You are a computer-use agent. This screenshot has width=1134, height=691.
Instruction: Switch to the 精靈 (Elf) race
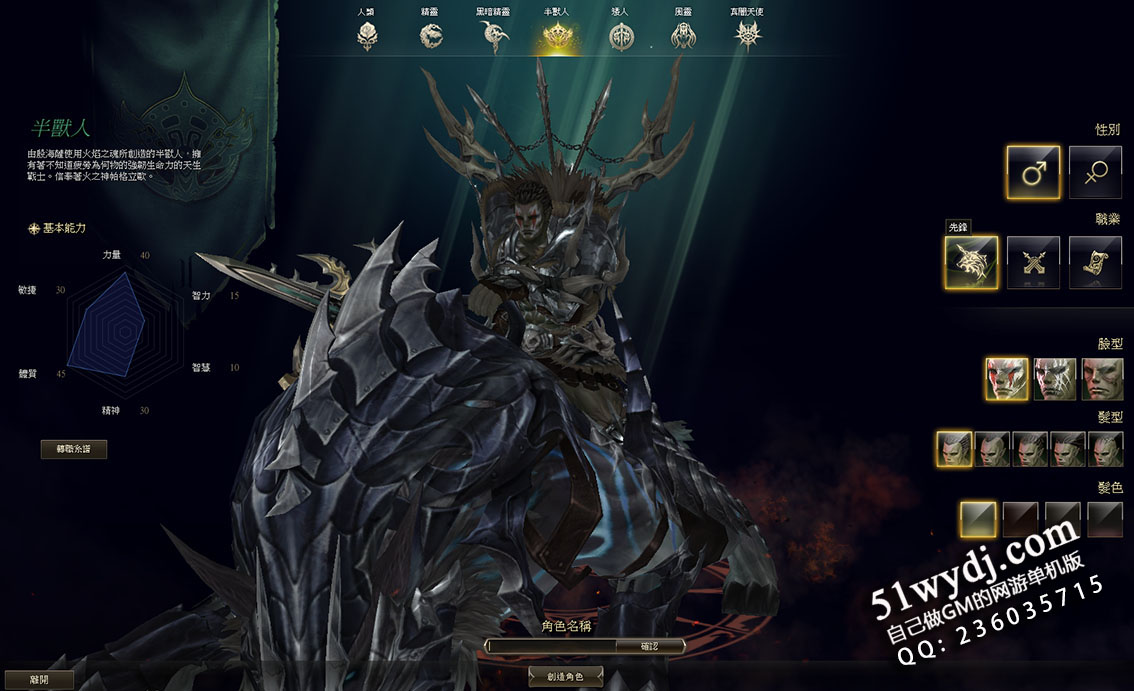[431, 35]
